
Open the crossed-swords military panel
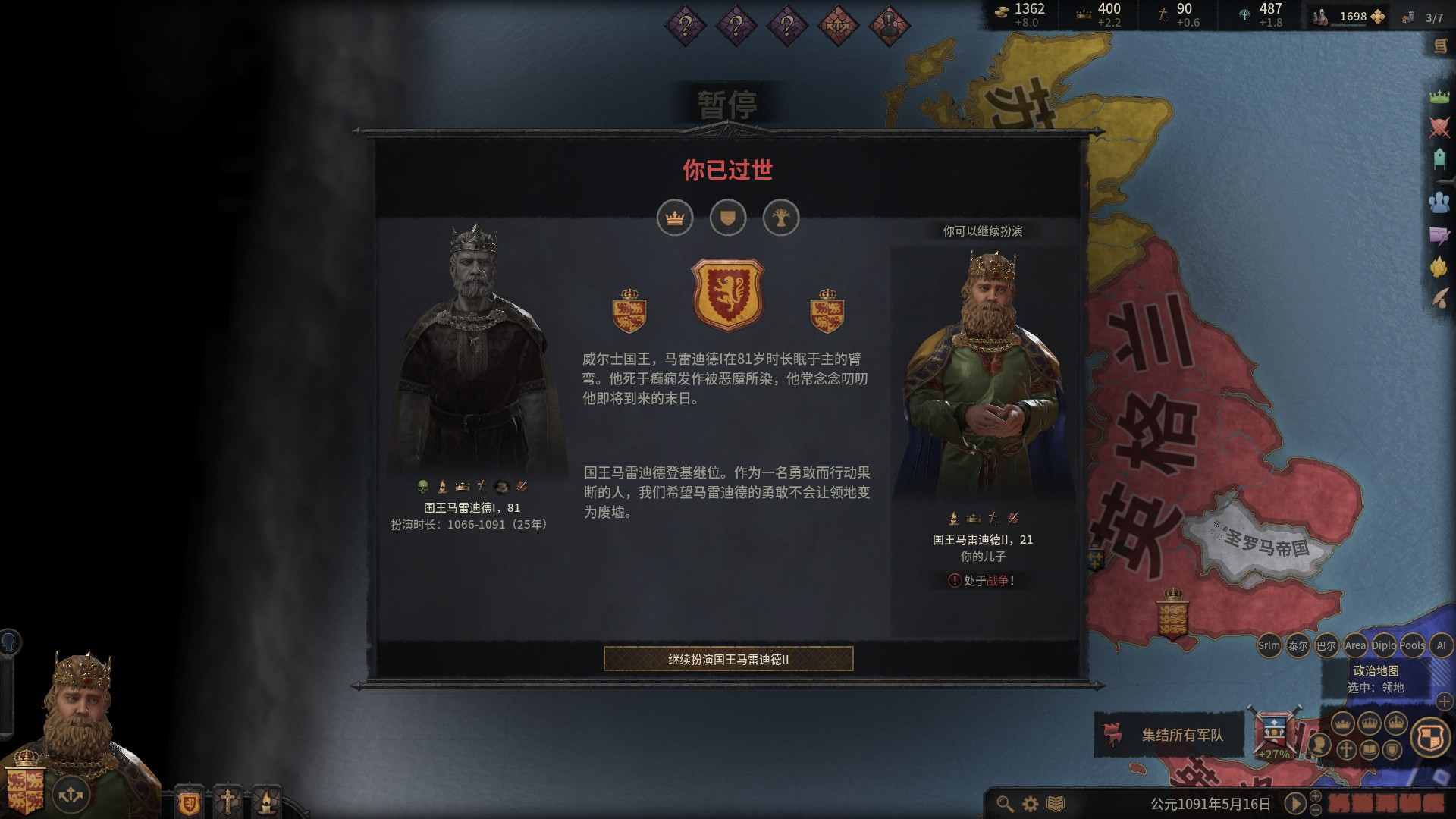(x=1439, y=127)
